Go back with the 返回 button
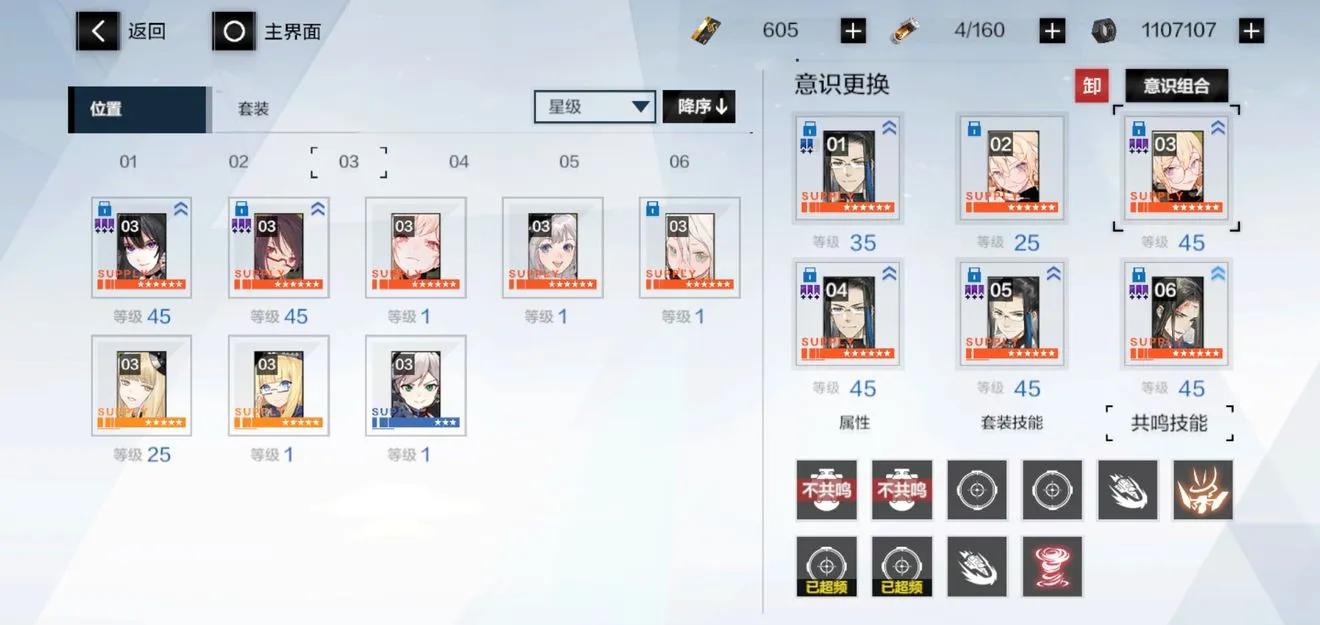Screen dimensions: 1320x625 [x=123, y=31]
